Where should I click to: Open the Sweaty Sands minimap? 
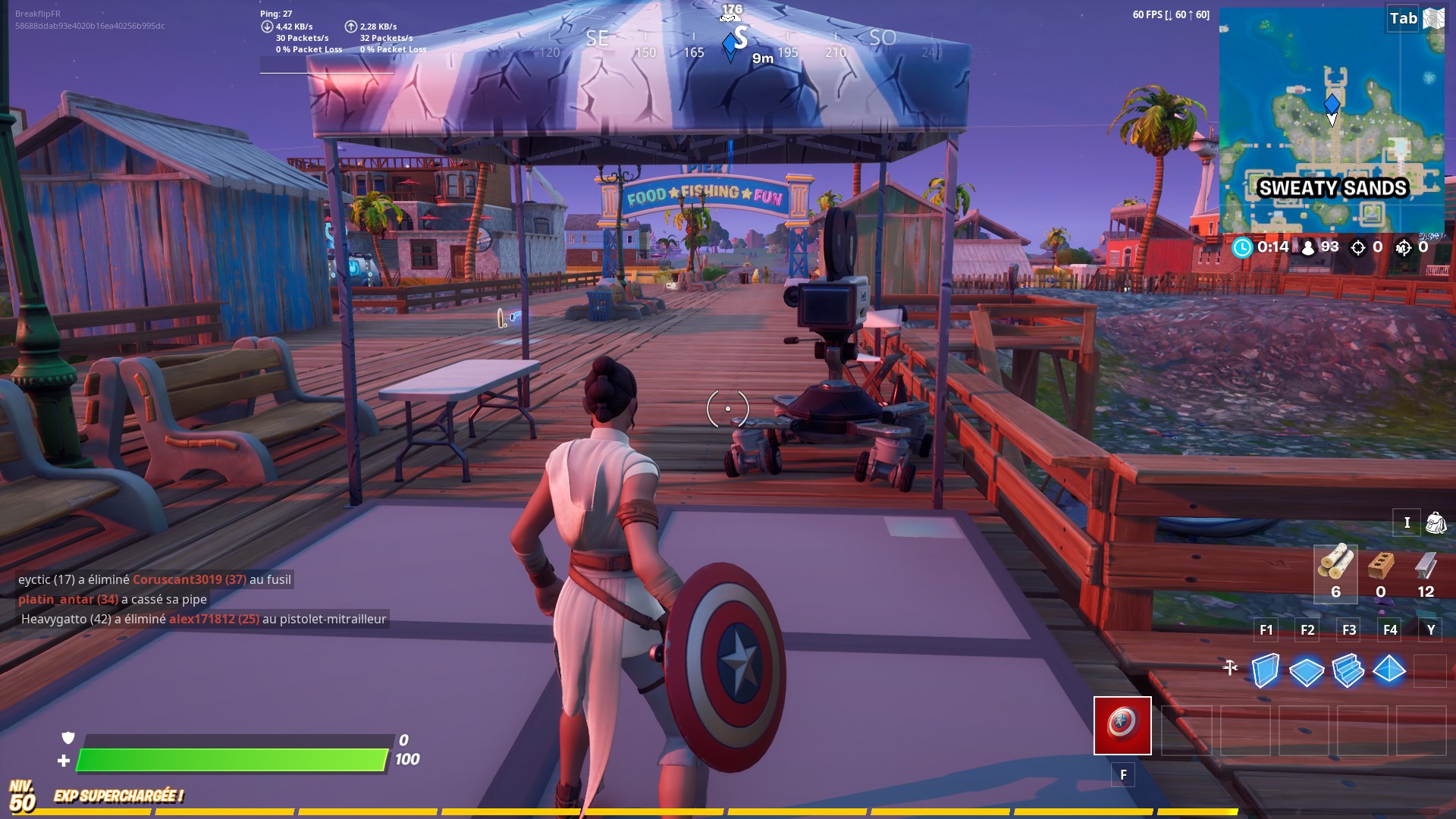[x=1331, y=121]
